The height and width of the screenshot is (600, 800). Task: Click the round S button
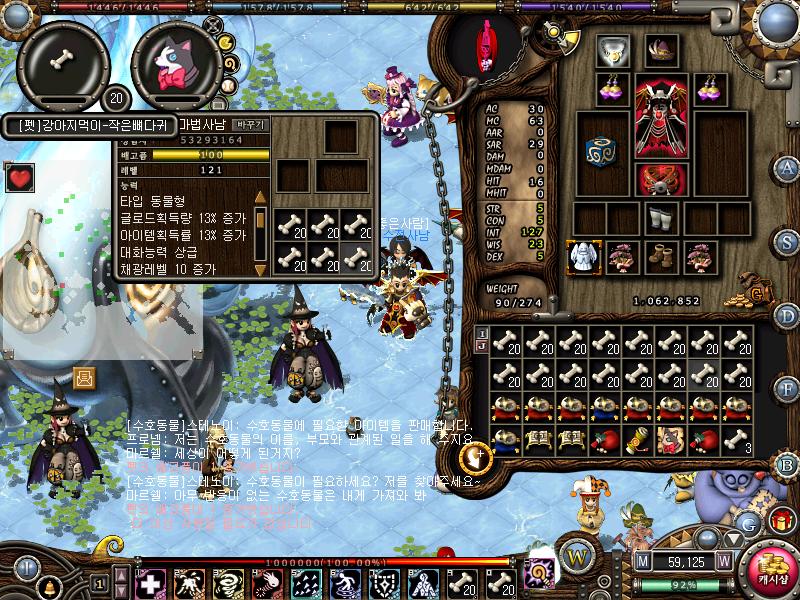788,241
